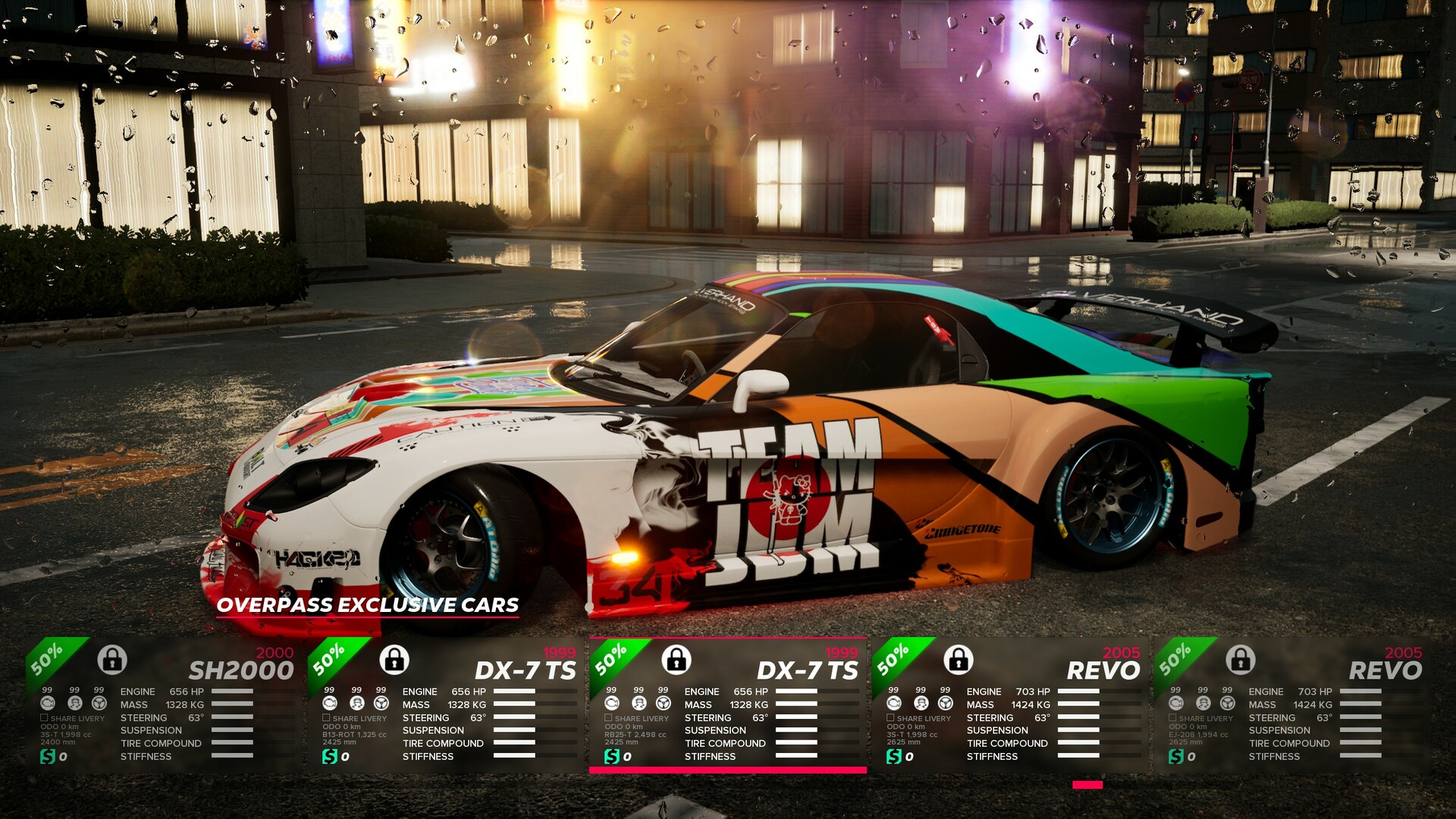The image size is (1456, 819).
Task: Enable Share Livery on the B13-ROT DX-7 TS
Action: click(x=326, y=717)
